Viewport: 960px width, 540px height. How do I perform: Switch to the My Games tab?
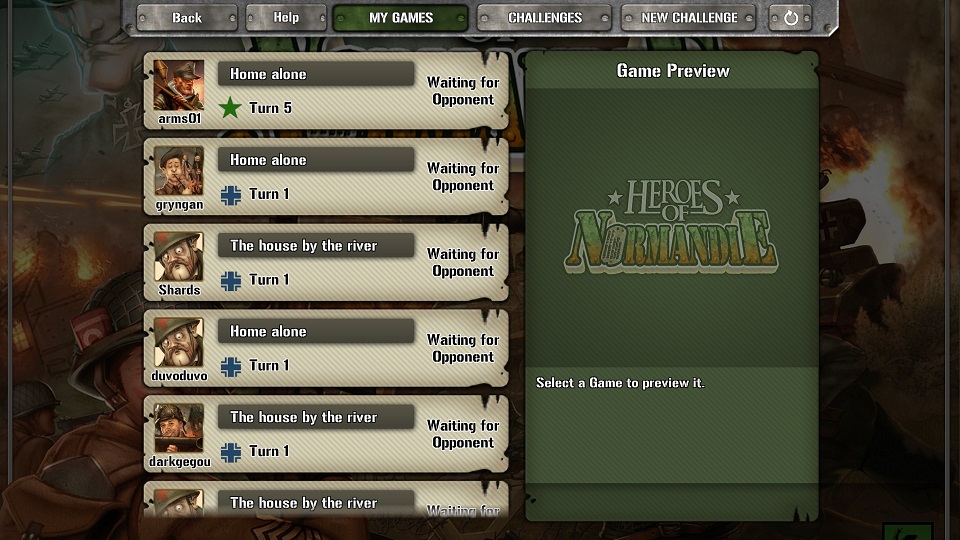[x=400, y=18]
